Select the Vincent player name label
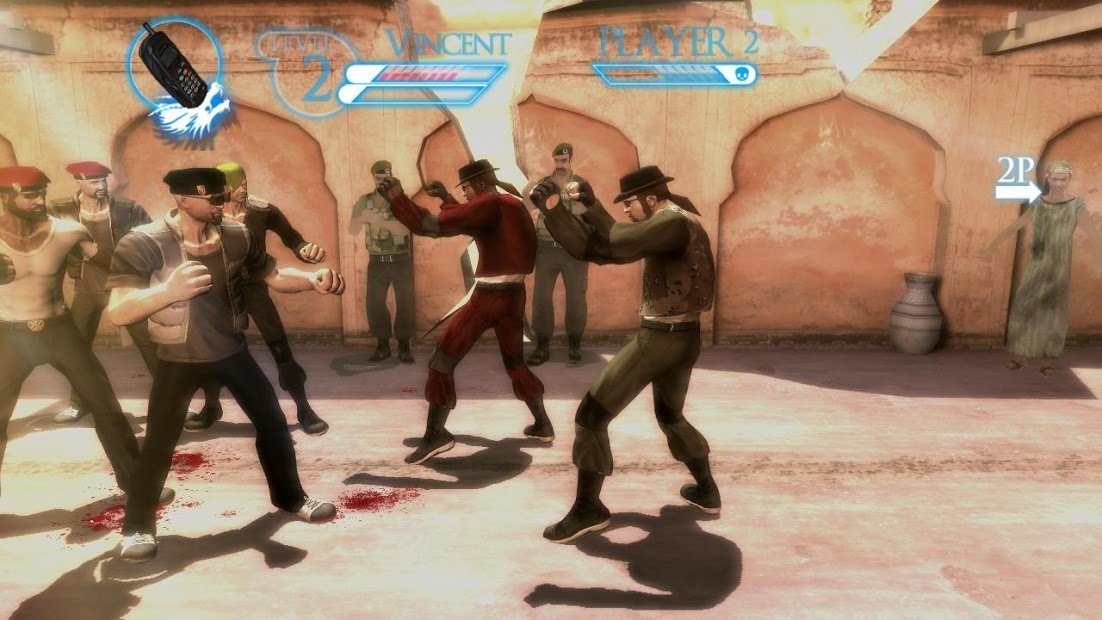The height and width of the screenshot is (620, 1102). [x=449, y=44]
